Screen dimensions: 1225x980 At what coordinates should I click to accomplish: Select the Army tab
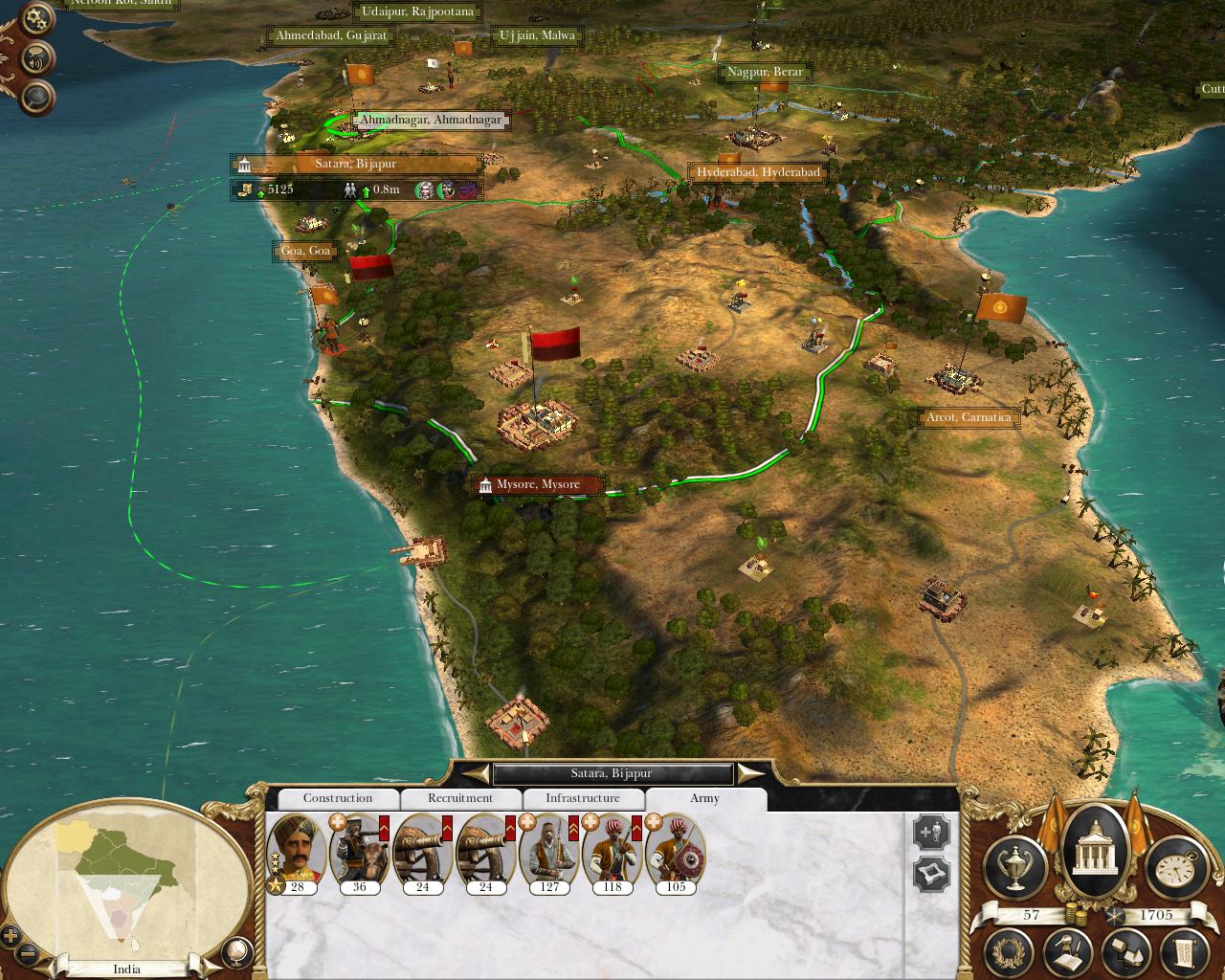click(x=704, y=798)
